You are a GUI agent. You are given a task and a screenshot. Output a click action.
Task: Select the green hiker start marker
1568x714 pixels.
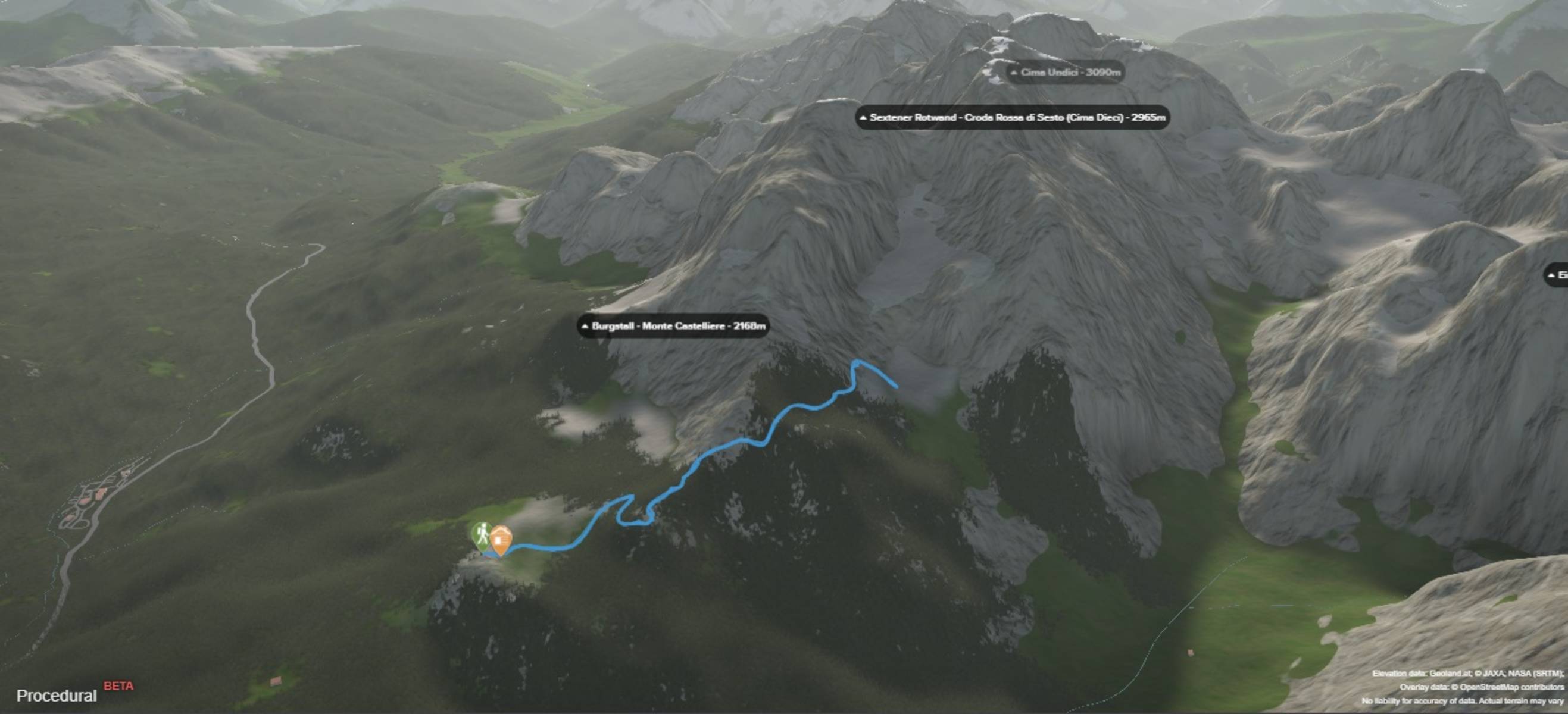[482, 535]
